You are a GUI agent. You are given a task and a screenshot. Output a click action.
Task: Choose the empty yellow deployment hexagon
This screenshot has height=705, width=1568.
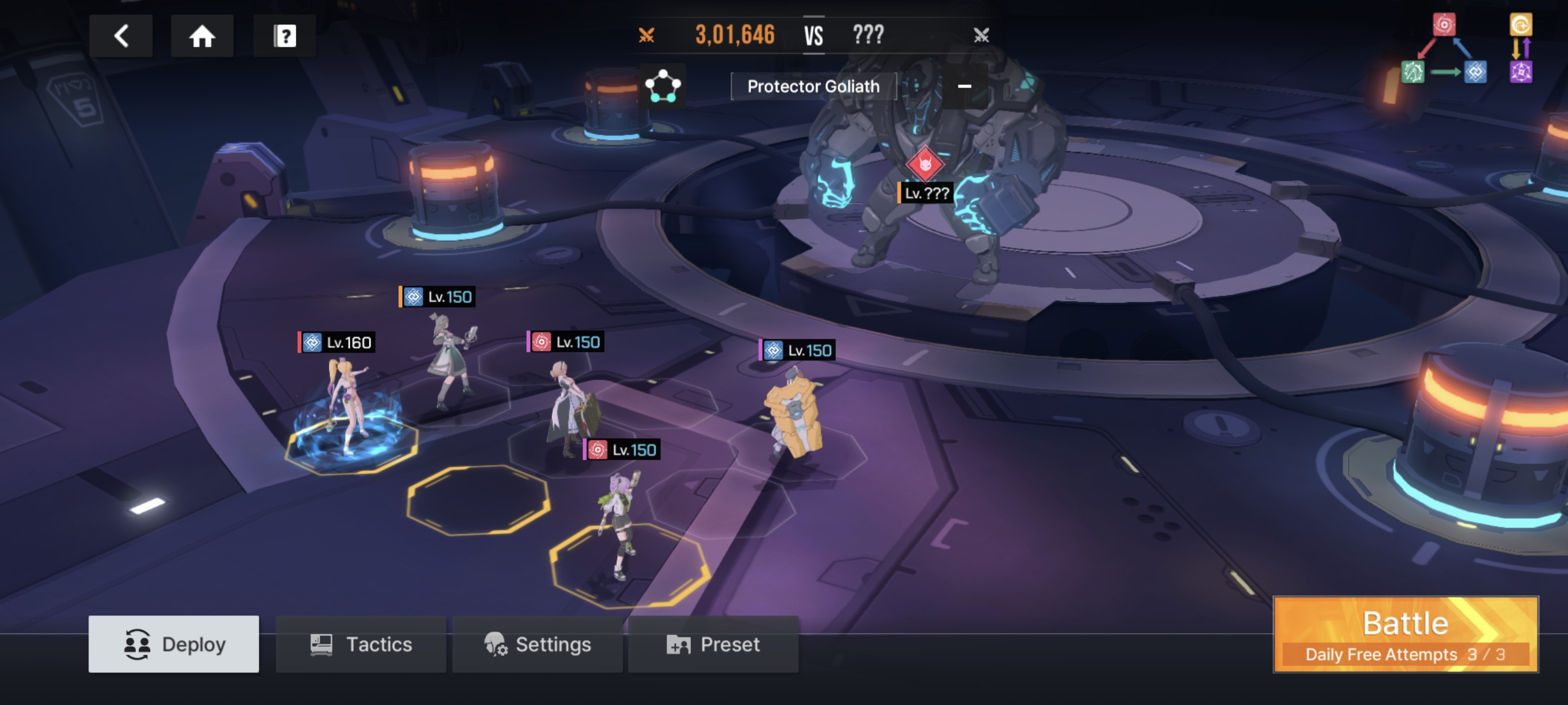pyautogui.click(x=478, y=500)
